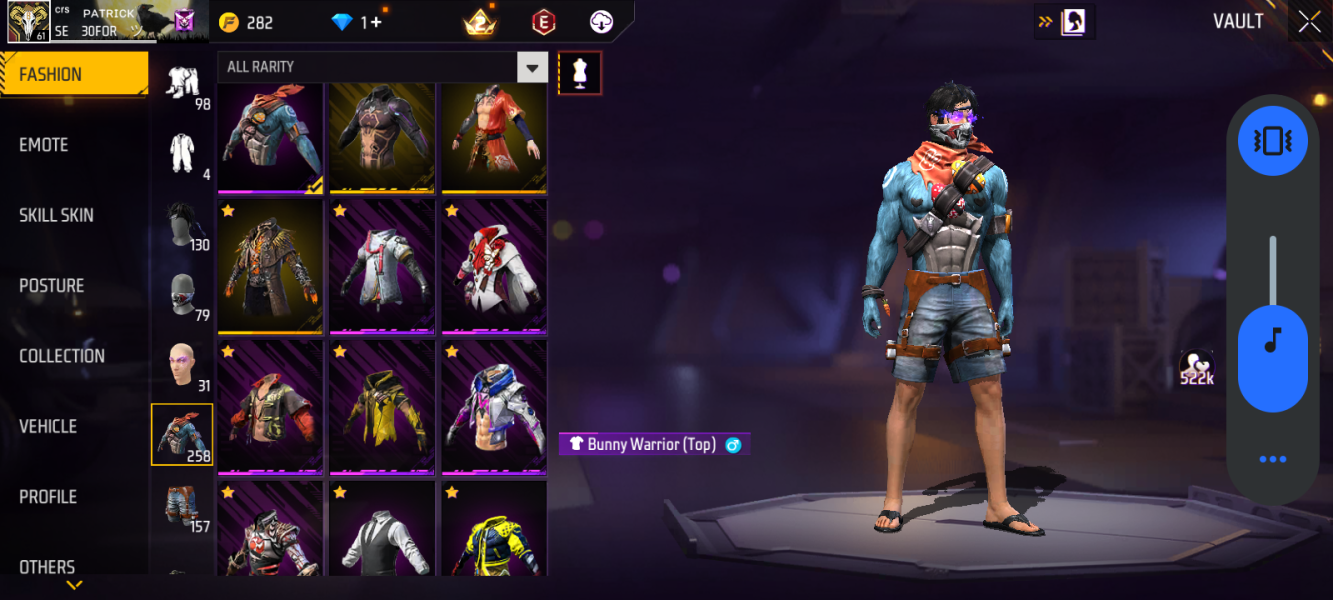Select the yellow hooded jacket top
The height and width of the screenshot is (600, 1333).
[x=382, y=408]
